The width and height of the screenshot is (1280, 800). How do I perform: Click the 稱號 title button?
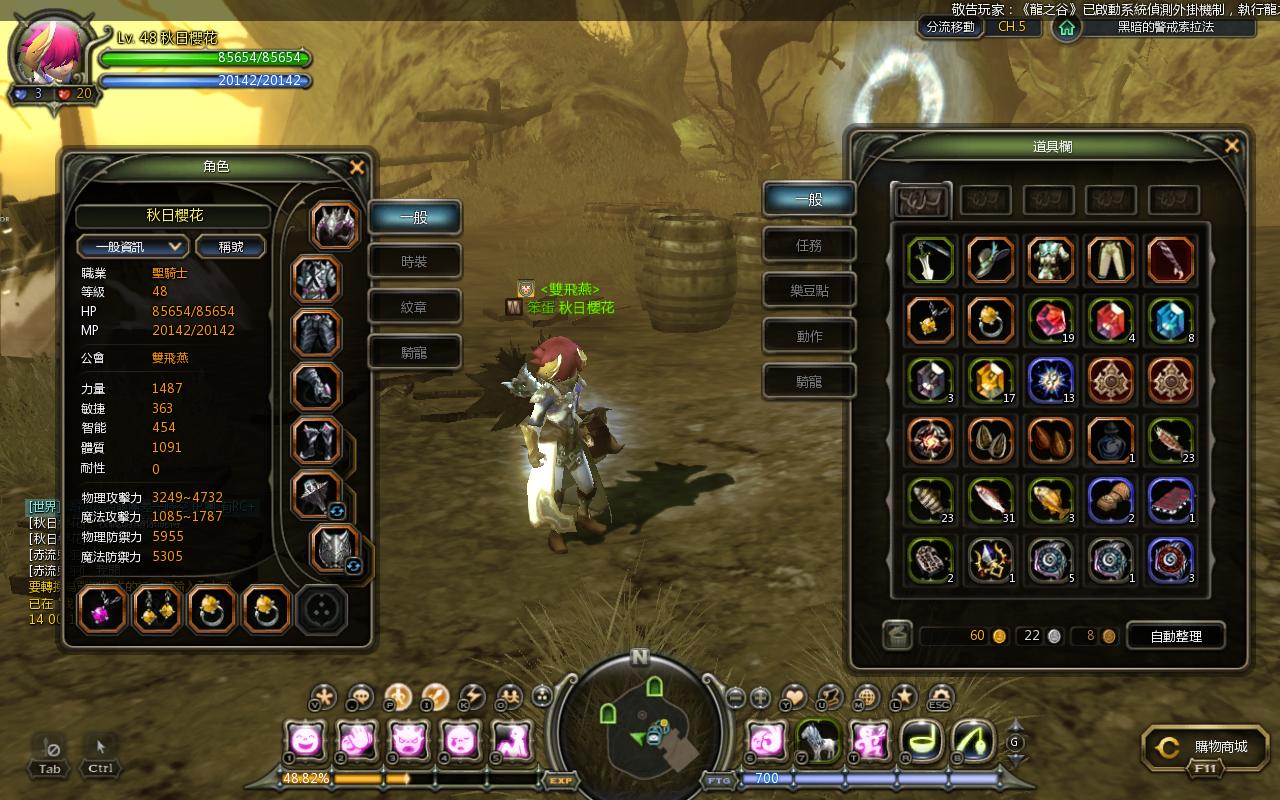pyautogui.click(x=230, y=246)
